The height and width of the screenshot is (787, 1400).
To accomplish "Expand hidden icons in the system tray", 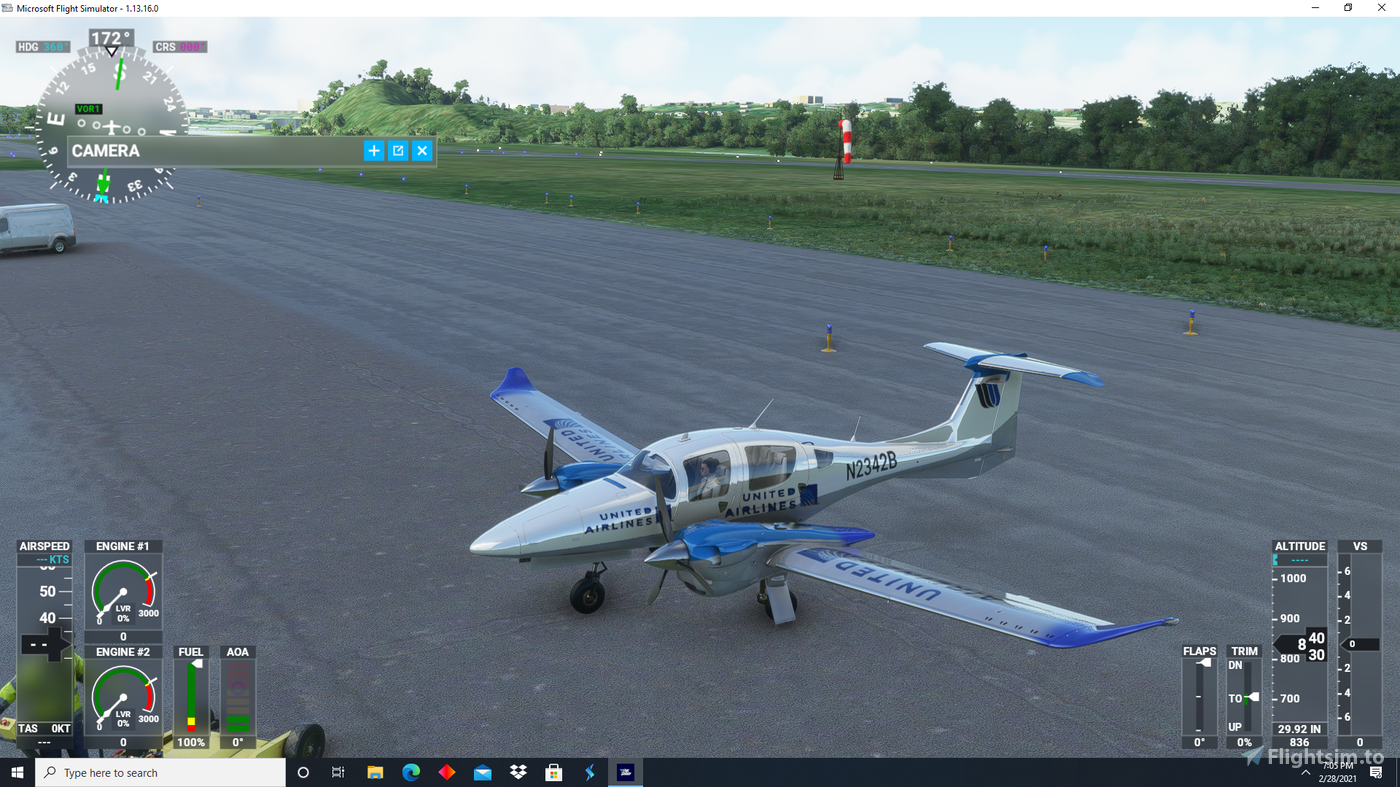I will point(1305,771).
